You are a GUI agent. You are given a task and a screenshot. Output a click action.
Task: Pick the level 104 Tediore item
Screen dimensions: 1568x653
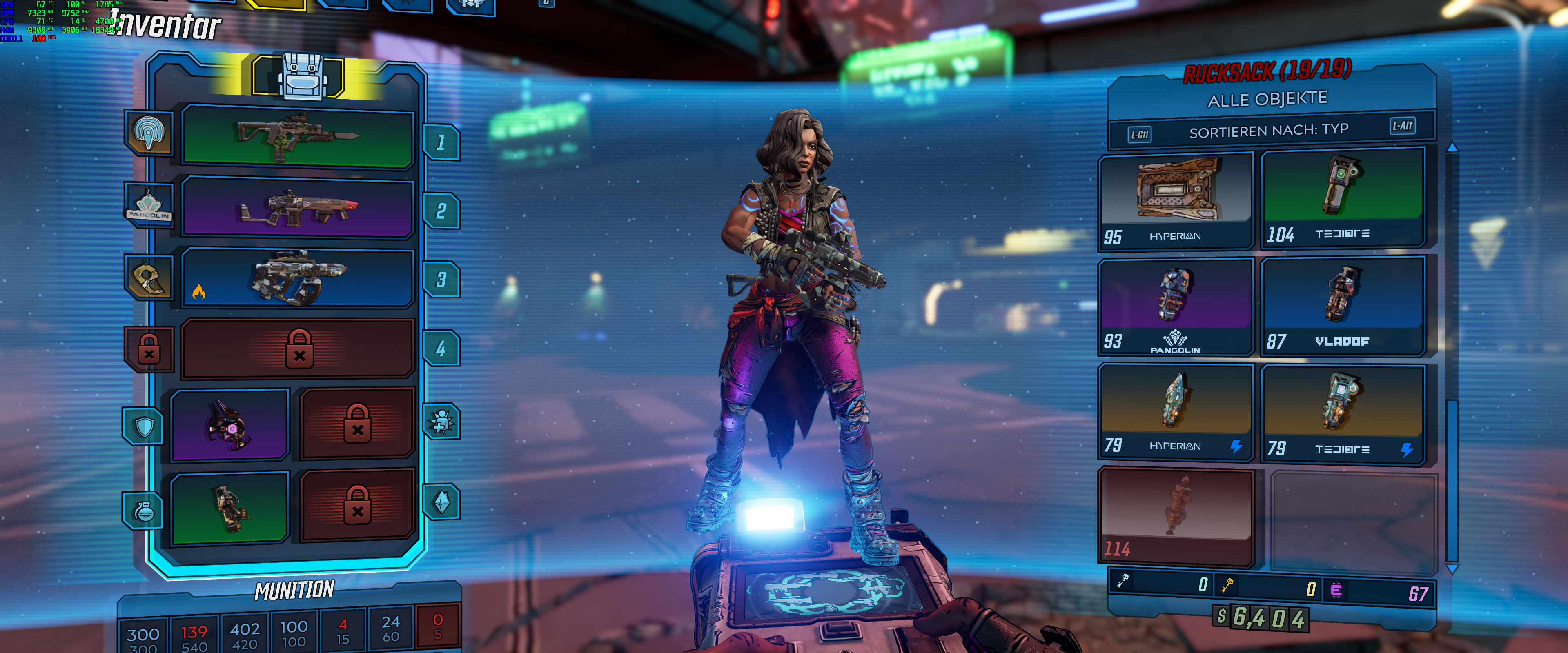click(1343, 198)
